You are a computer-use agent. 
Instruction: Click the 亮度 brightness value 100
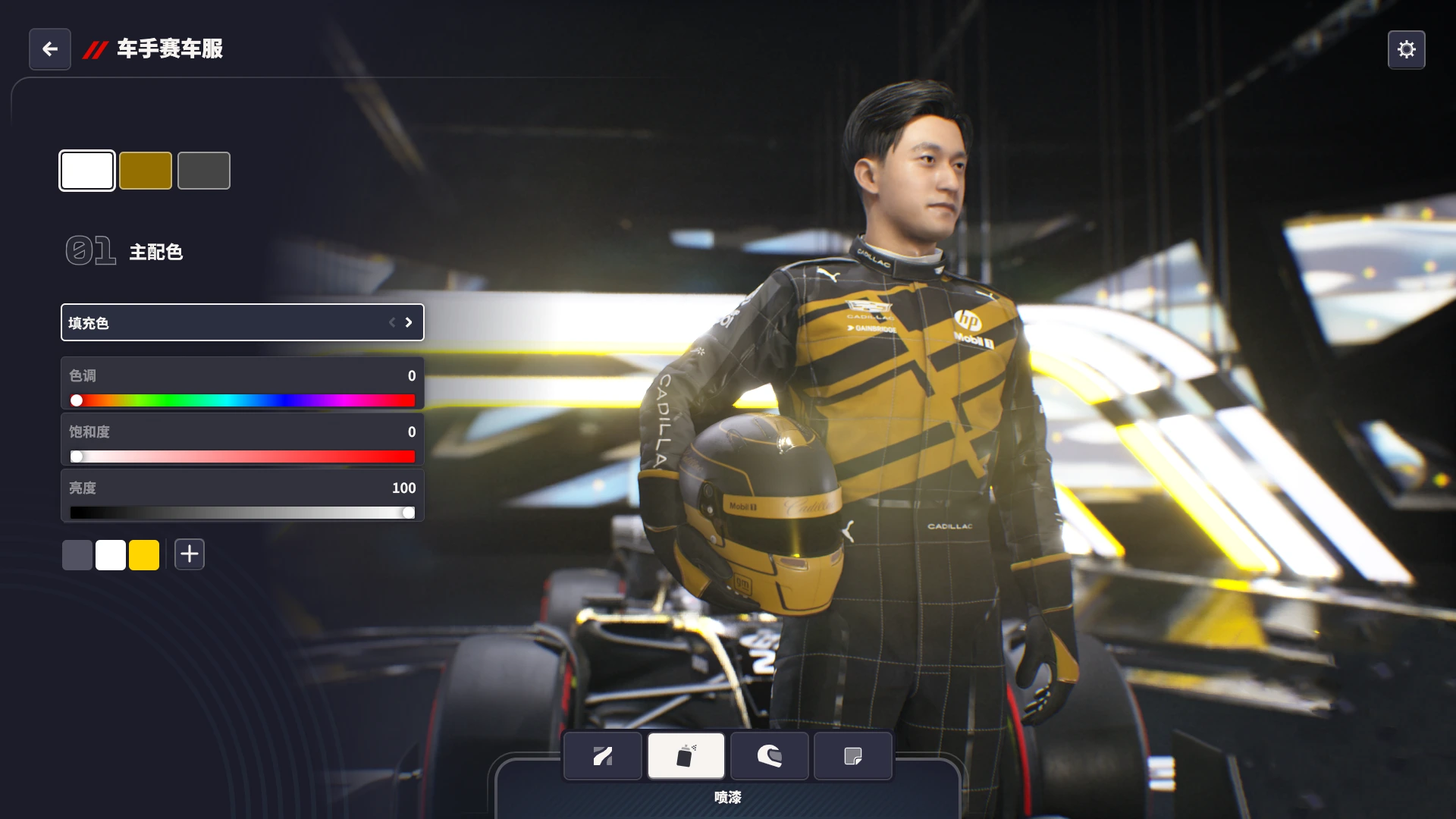click(x=403, y=488)
